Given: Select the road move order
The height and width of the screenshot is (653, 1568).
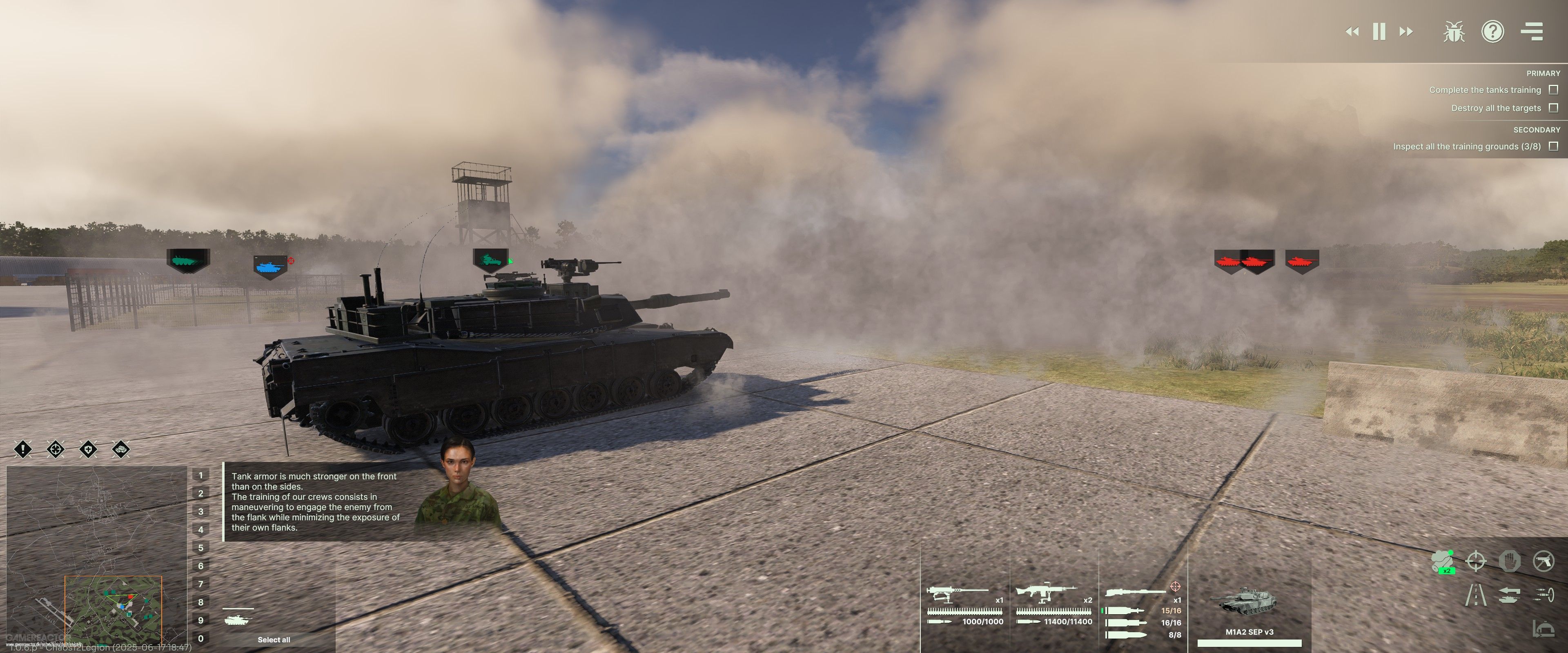Looking at the screenshot, I should click(1476, 595).
